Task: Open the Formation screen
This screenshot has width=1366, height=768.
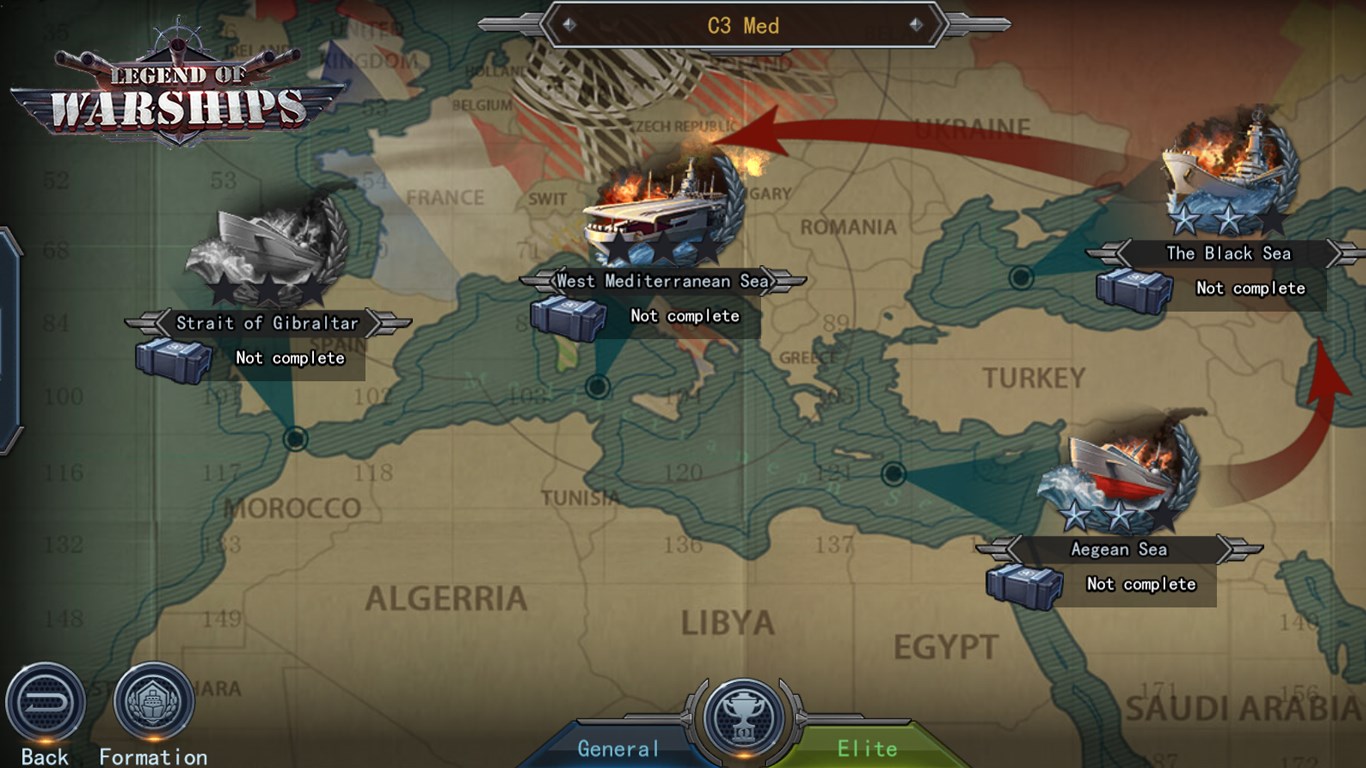Action: coord(153,702)
